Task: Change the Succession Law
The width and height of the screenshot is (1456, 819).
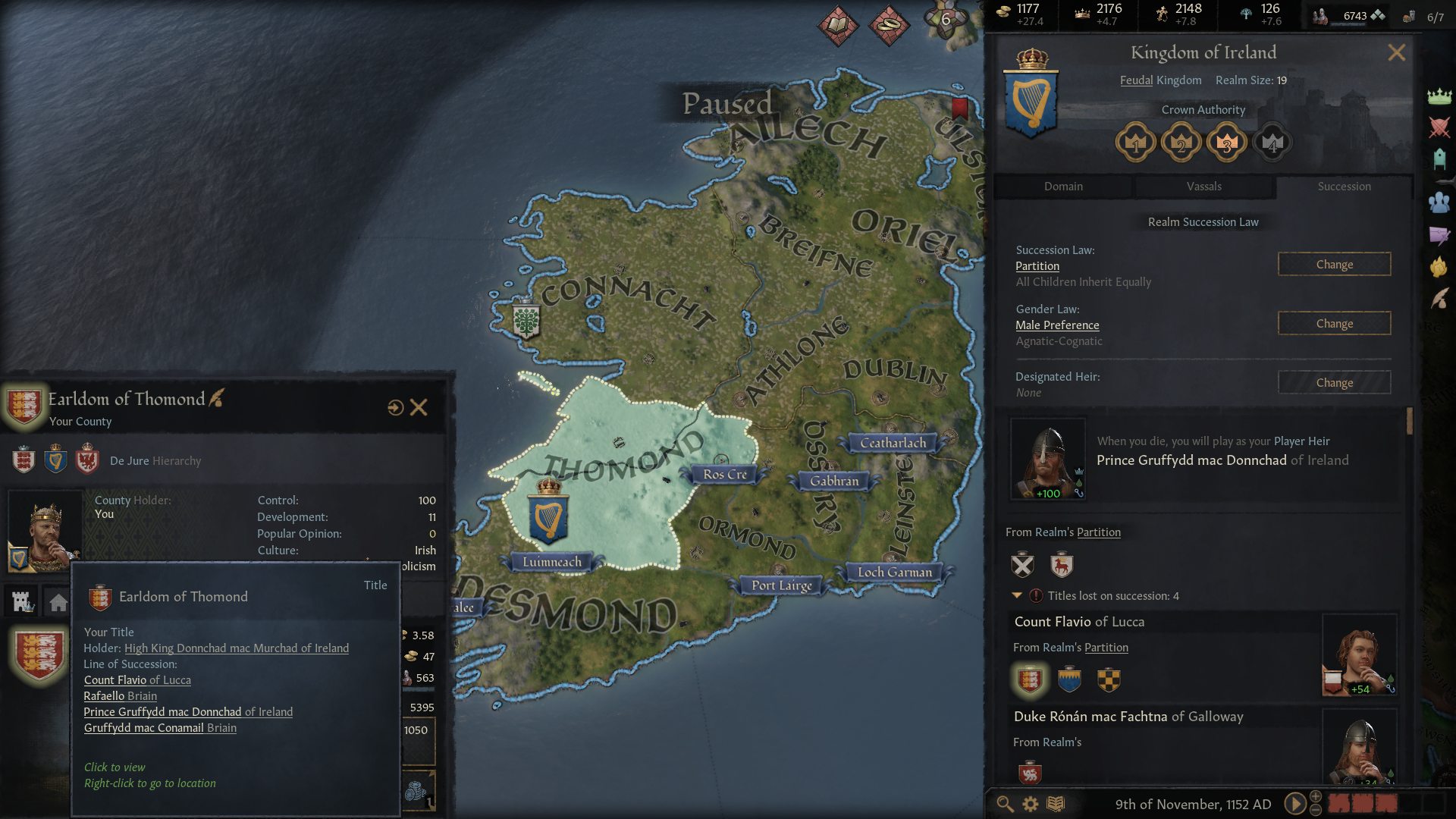Action: pos(1334,265)
